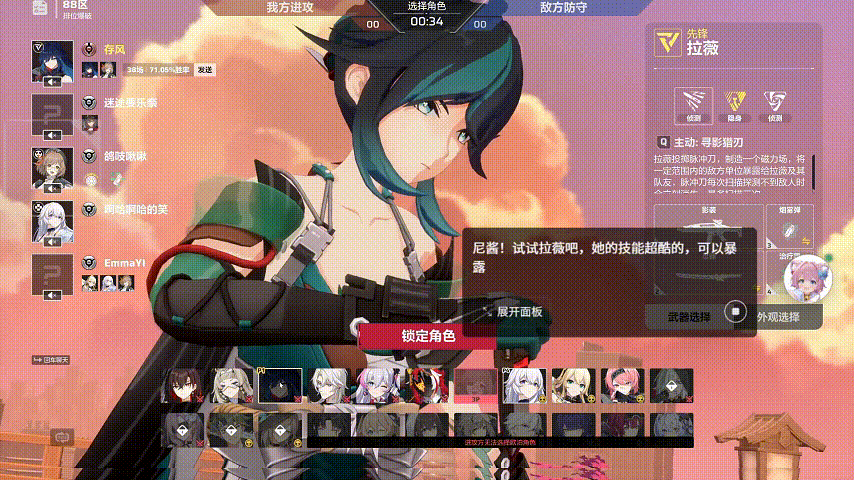Image resolution: width=854 pixels, height=480 pixels.
Task: Open the appearance selection tab (外观选择)
Action: click(x=777, y=317)
